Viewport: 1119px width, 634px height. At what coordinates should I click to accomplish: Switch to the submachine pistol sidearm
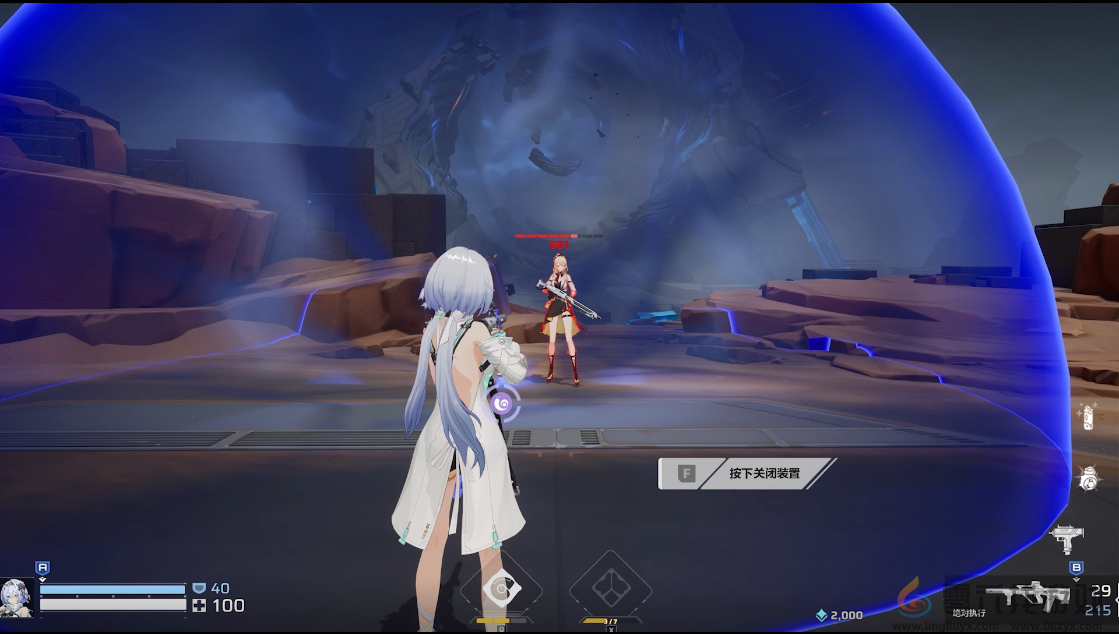click(x=1066, y=538)
